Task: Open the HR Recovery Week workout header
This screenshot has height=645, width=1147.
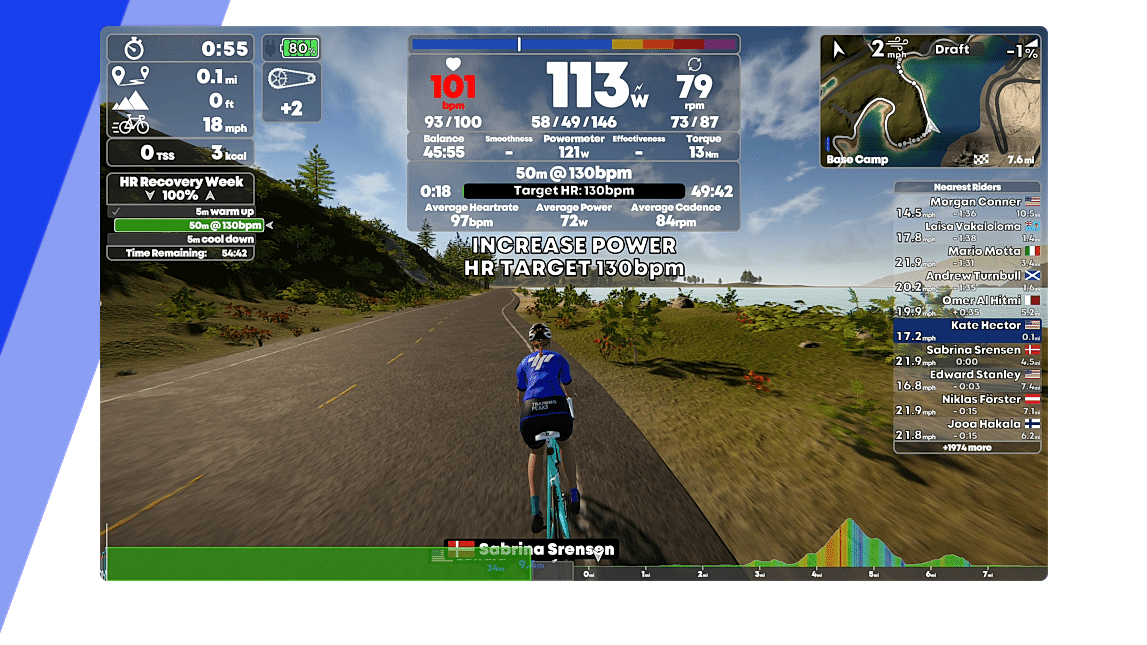Action: click(181, 182)
